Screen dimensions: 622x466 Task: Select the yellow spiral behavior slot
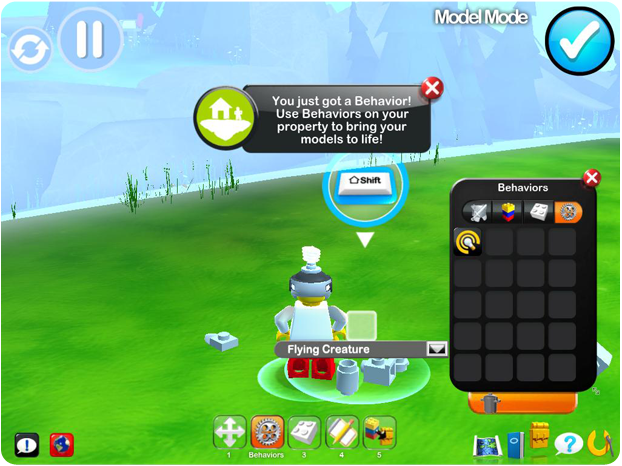[467, 241]
